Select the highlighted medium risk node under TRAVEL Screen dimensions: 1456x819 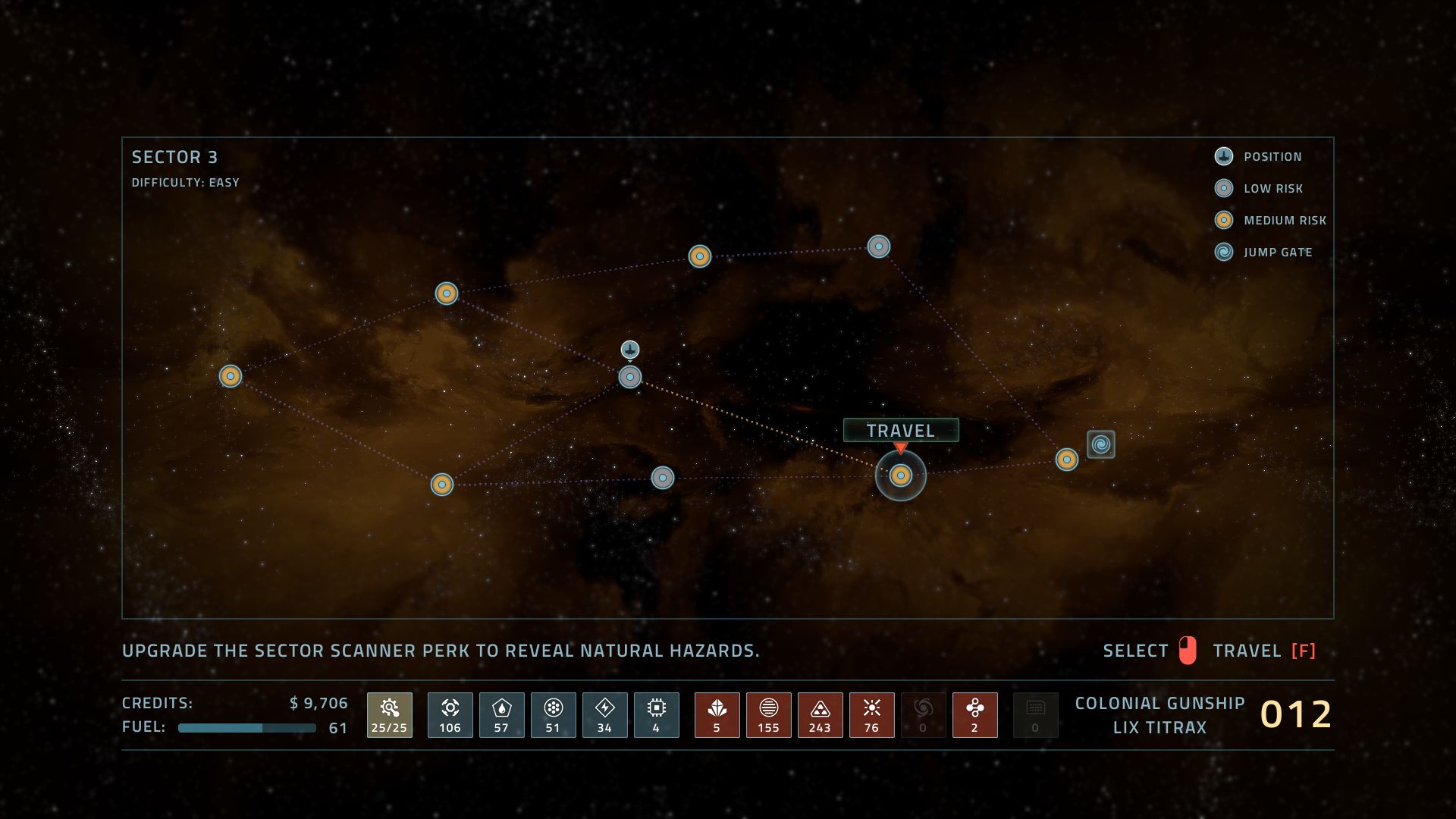[x=900, y=475]
